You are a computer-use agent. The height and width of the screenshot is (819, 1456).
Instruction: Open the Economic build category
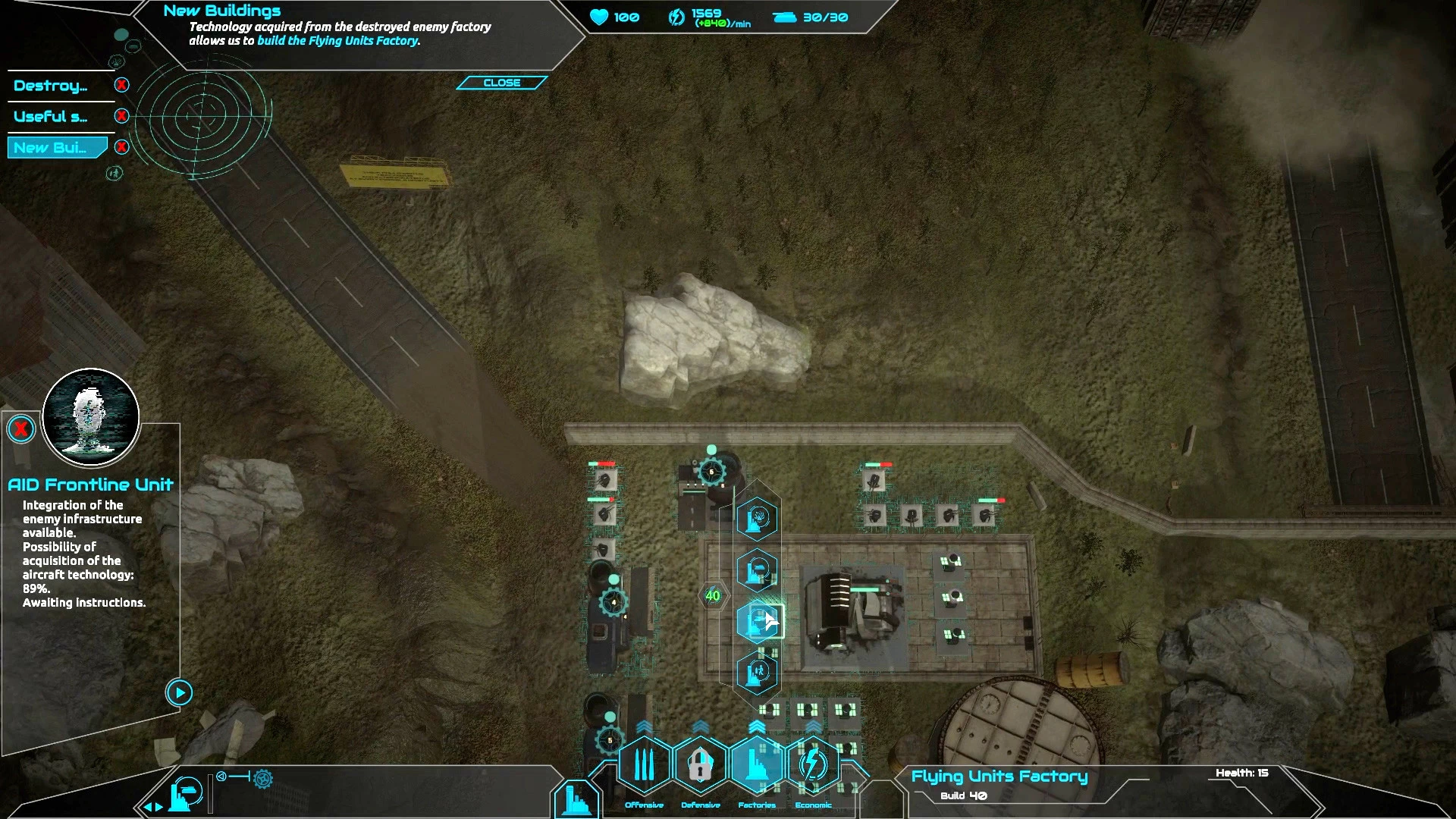coord(814,765)
